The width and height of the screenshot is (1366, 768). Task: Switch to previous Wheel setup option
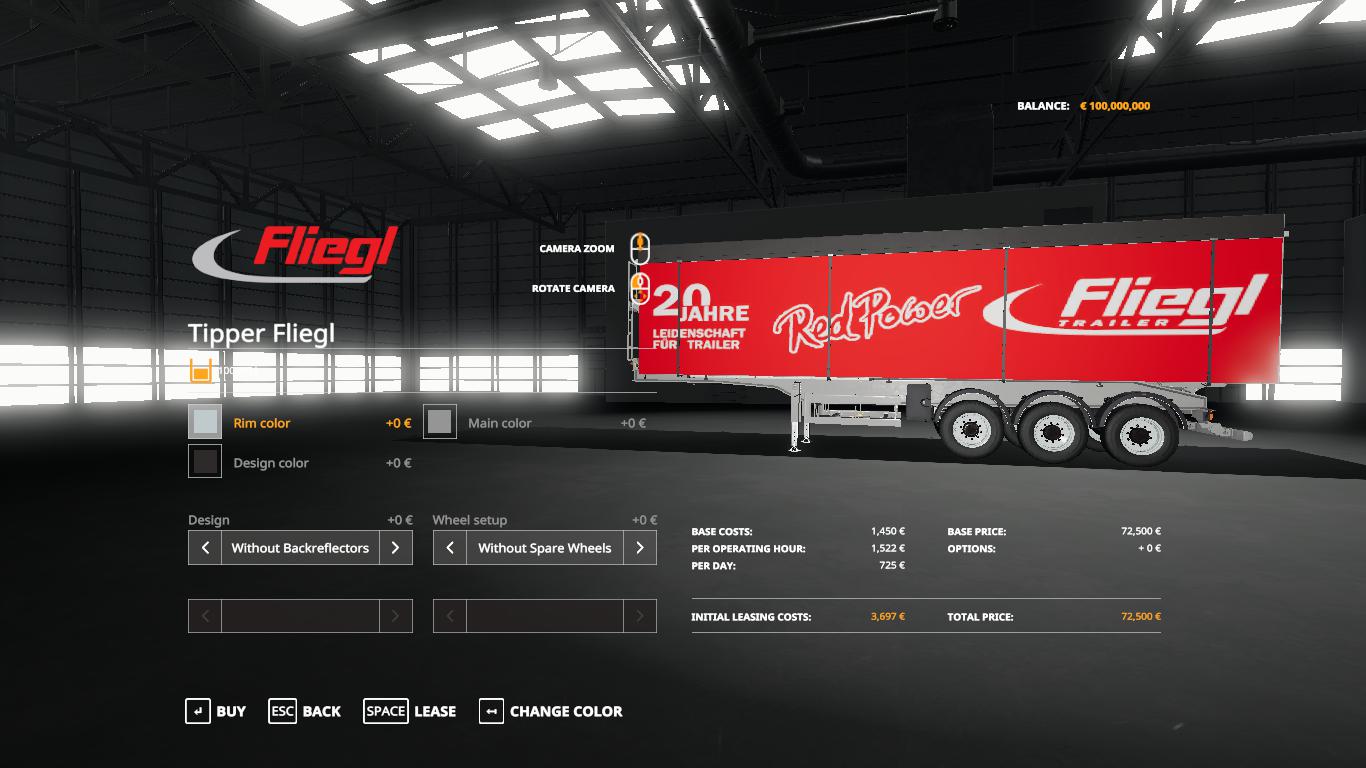(x=450, y=548)
